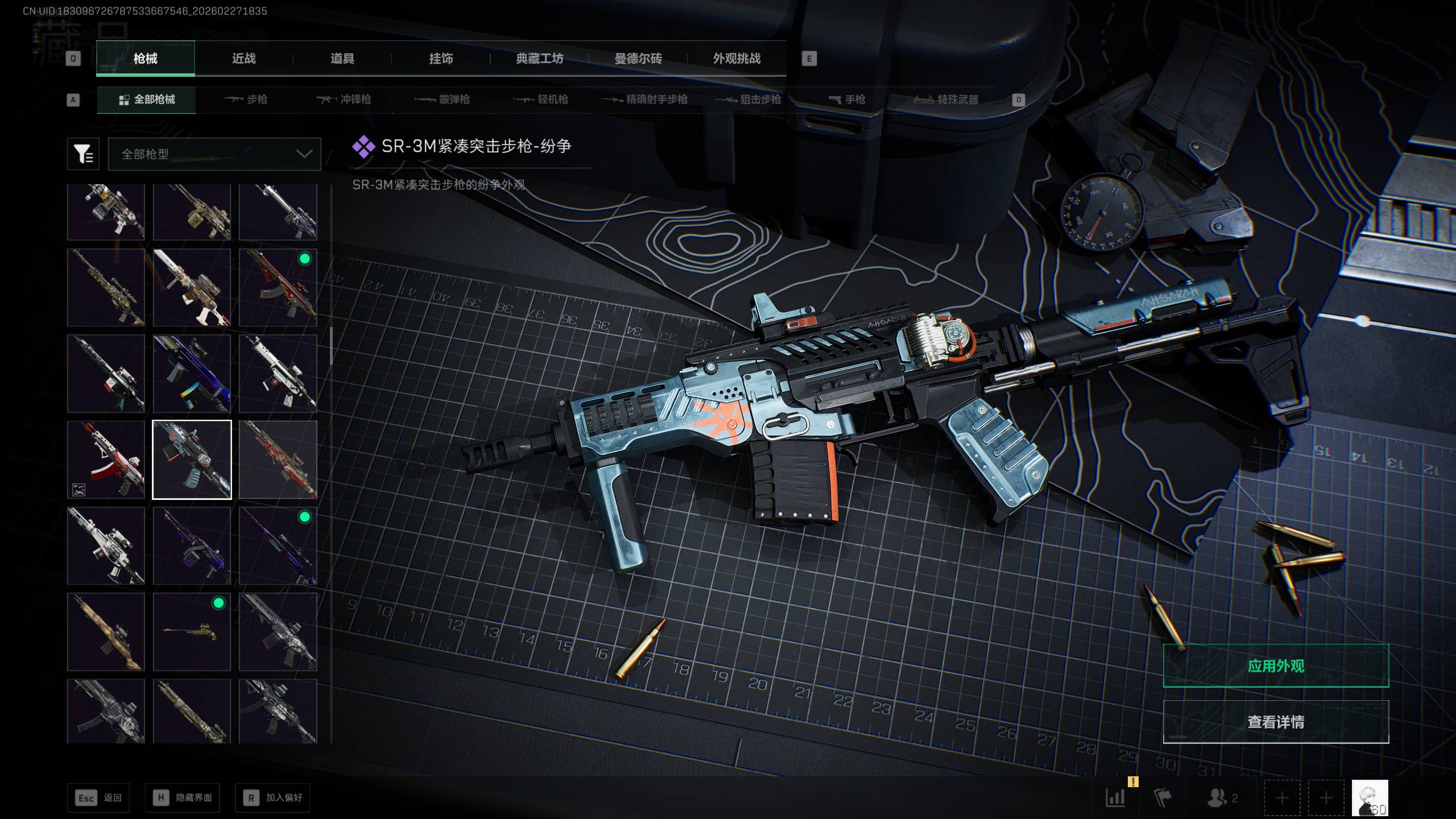The image size is (1456, 819).
Task: Open the player avatar profile
Action: click(x=1370, y=798)
